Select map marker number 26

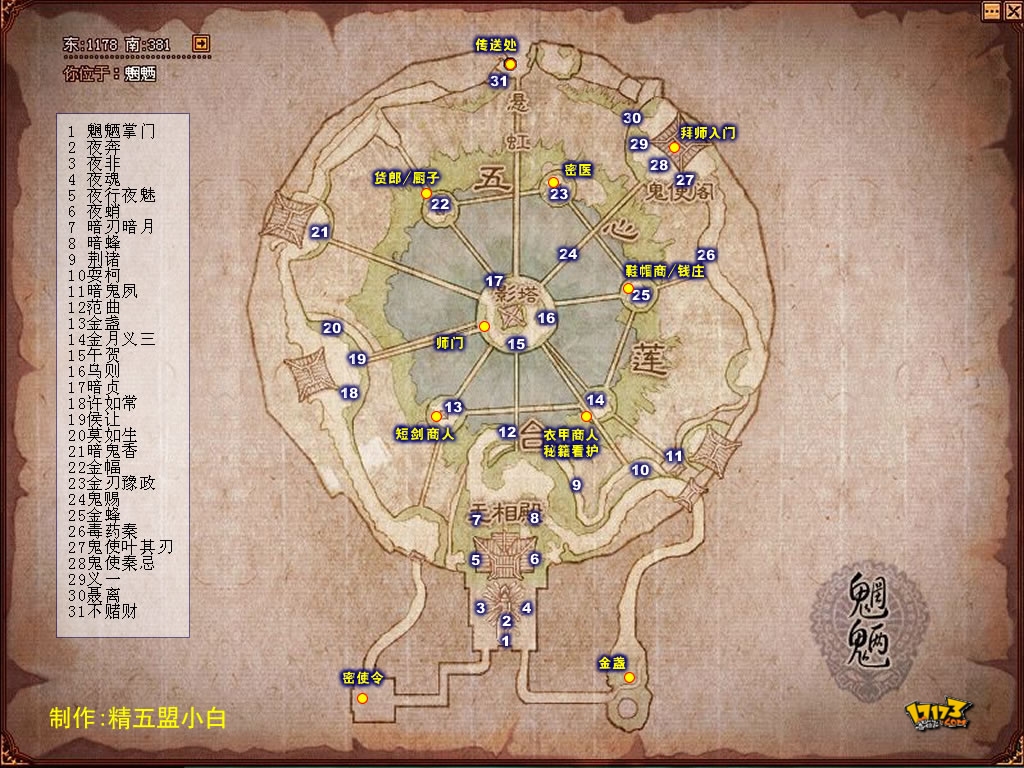coord(706,255)
